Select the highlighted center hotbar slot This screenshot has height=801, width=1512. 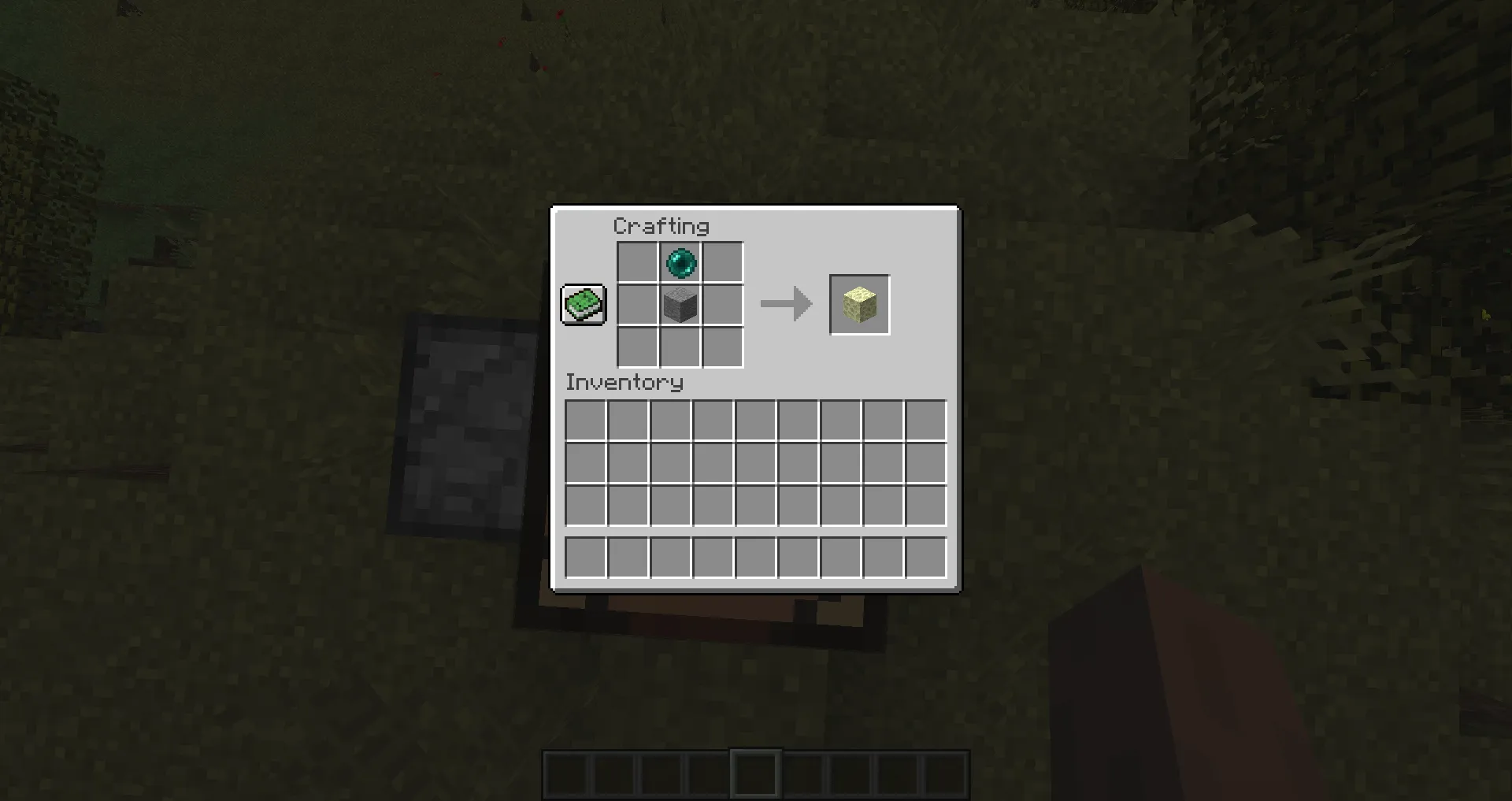coord(754,772)
